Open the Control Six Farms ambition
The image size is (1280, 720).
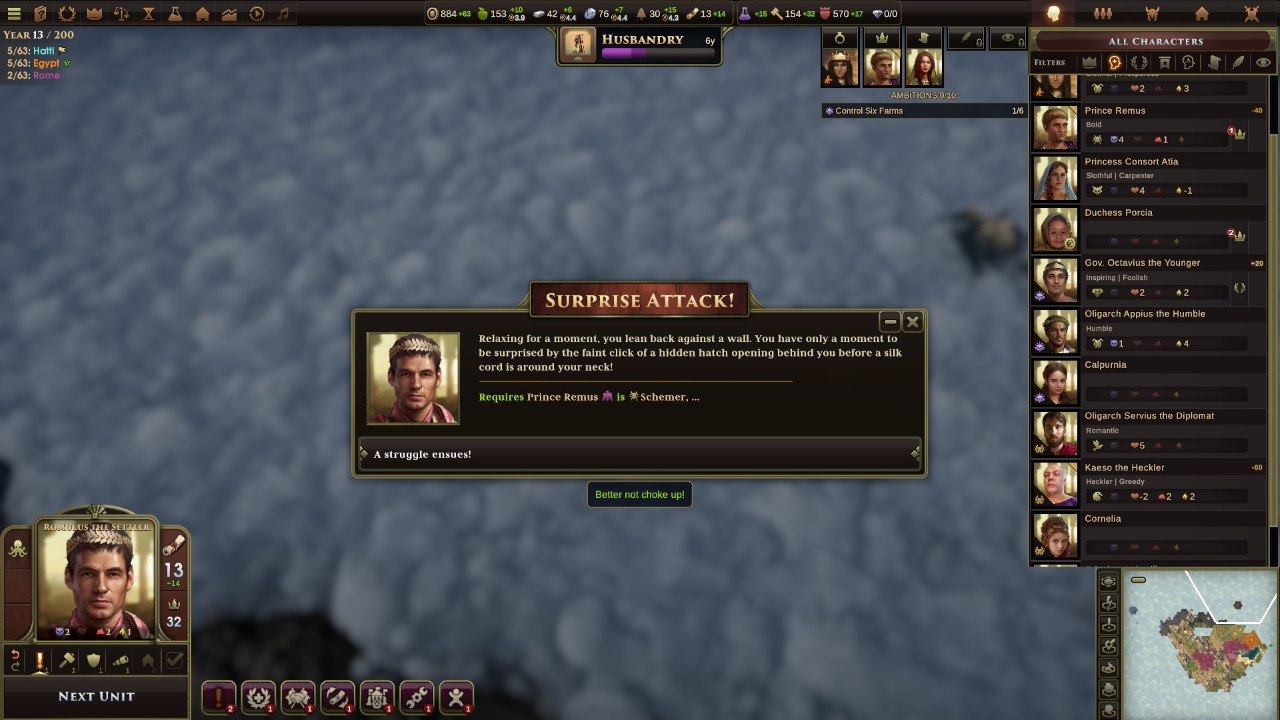(923, 111)
